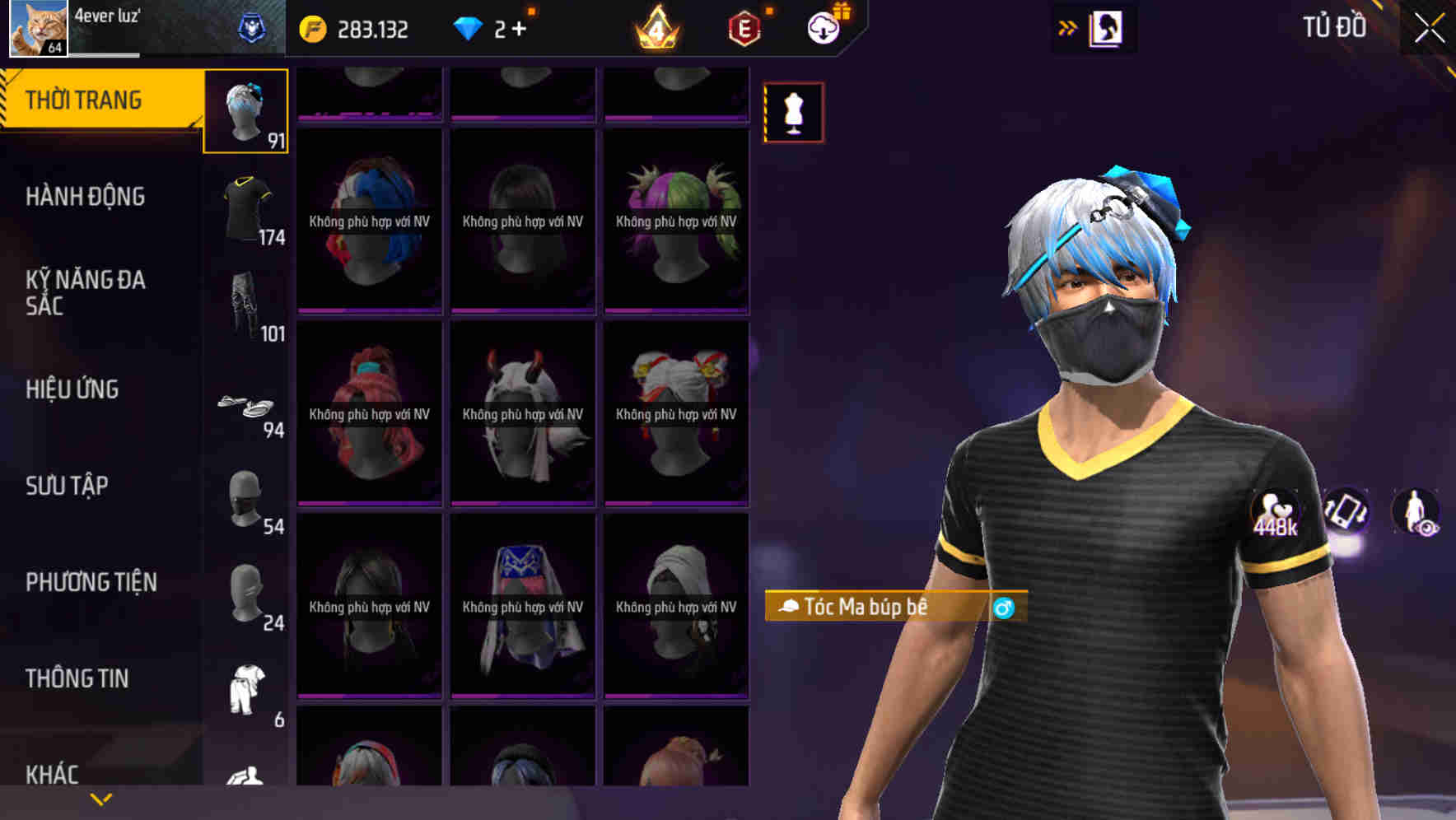Expand the downward chevron below KHÁC
The height and width of the screenshot is (820, 1456).
click(x=100, y=797)
